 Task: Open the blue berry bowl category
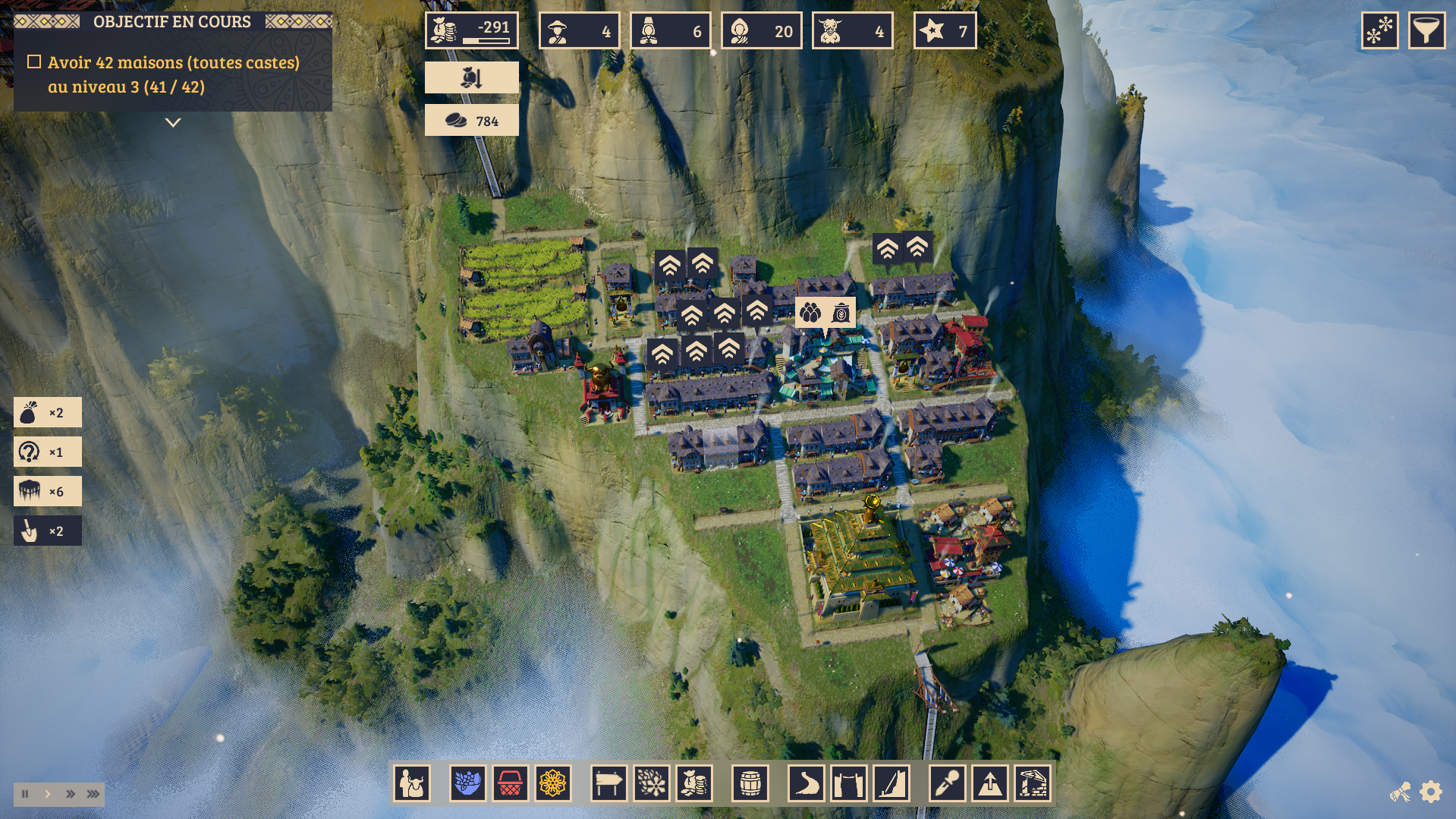pos(467,783)
